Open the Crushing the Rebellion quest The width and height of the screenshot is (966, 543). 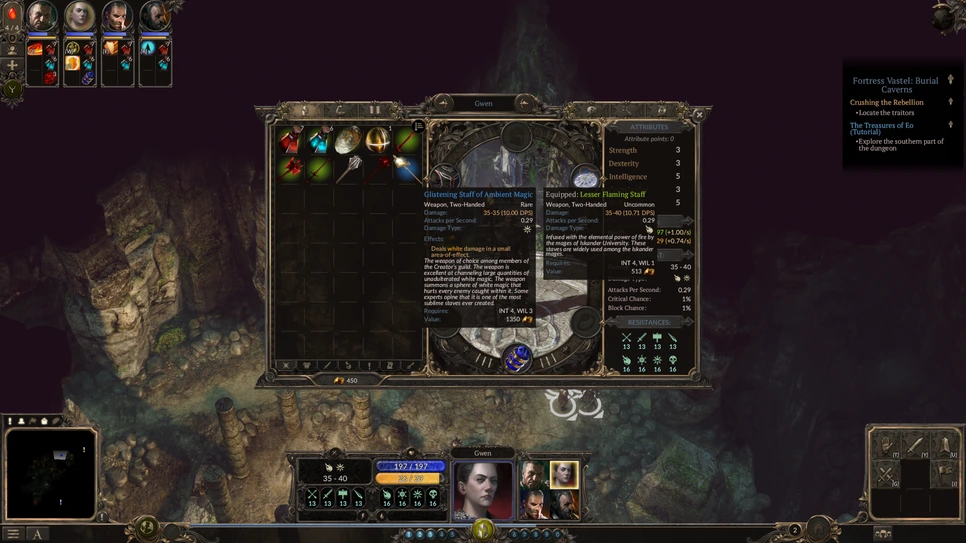coord(886,102)
